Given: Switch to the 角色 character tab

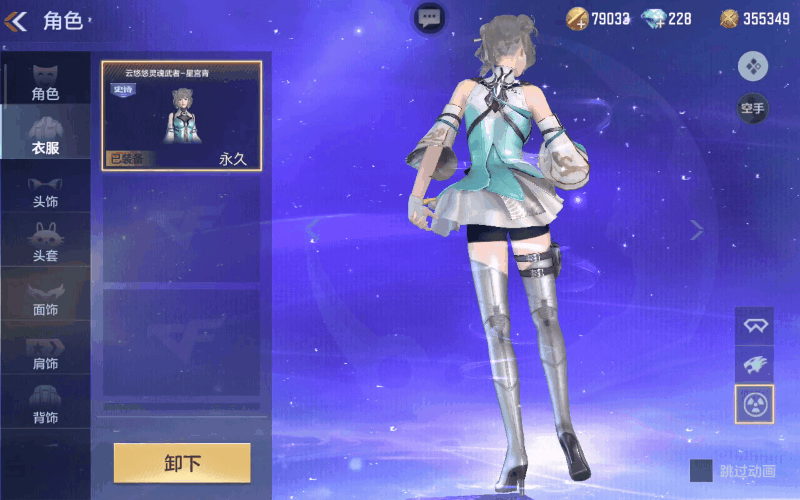Looking at the screenshot, I should [x=45, y=80].
